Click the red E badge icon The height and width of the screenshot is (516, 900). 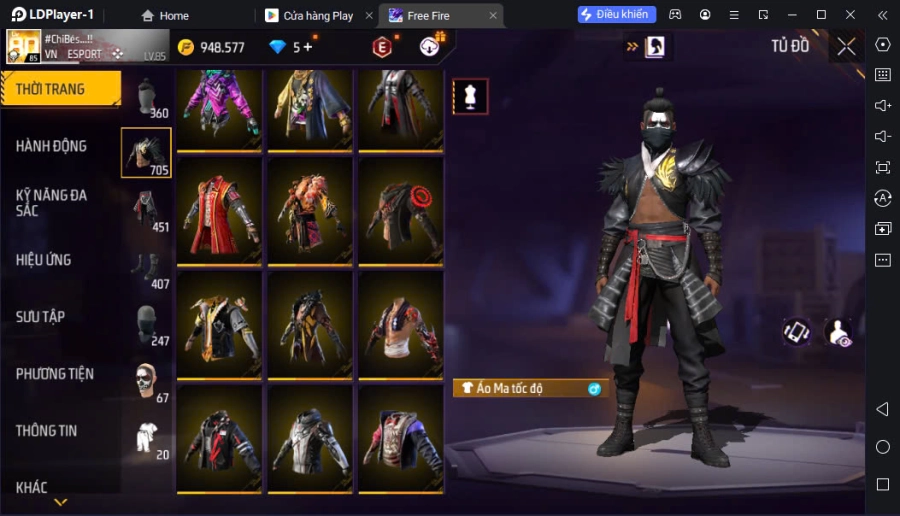[x=382, y=47]
